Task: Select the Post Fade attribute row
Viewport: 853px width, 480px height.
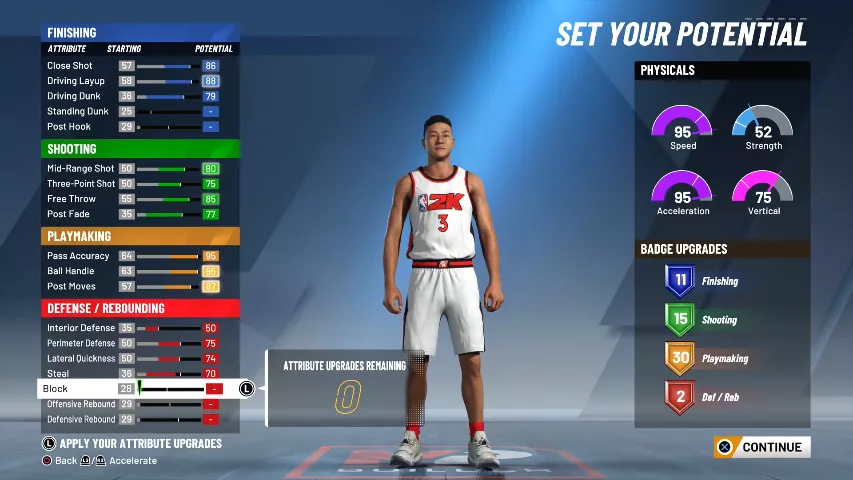Action: pyautogui.click(x=132, y=214)
